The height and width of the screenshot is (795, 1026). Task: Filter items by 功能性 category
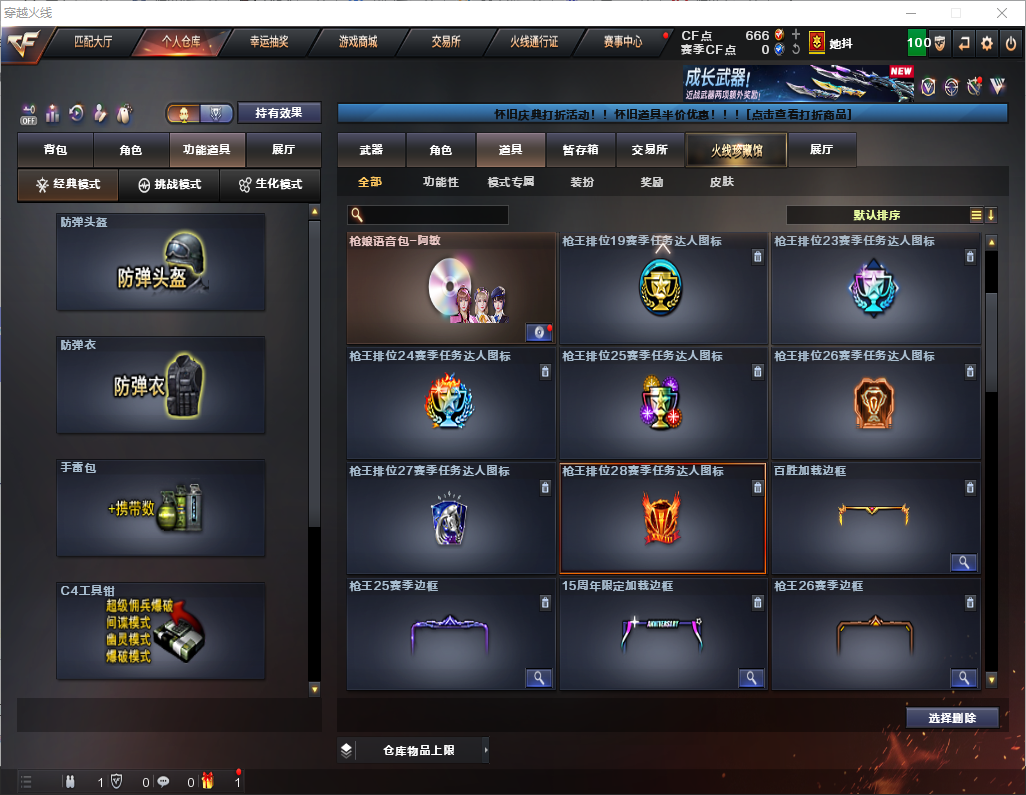[440, 182]
